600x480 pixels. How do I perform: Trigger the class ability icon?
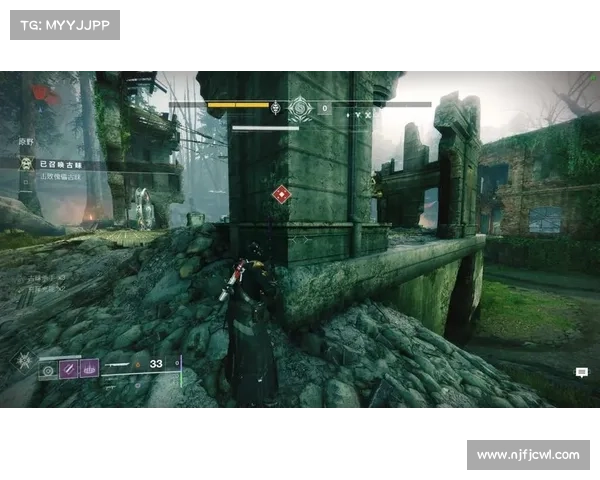pos(89,370)
